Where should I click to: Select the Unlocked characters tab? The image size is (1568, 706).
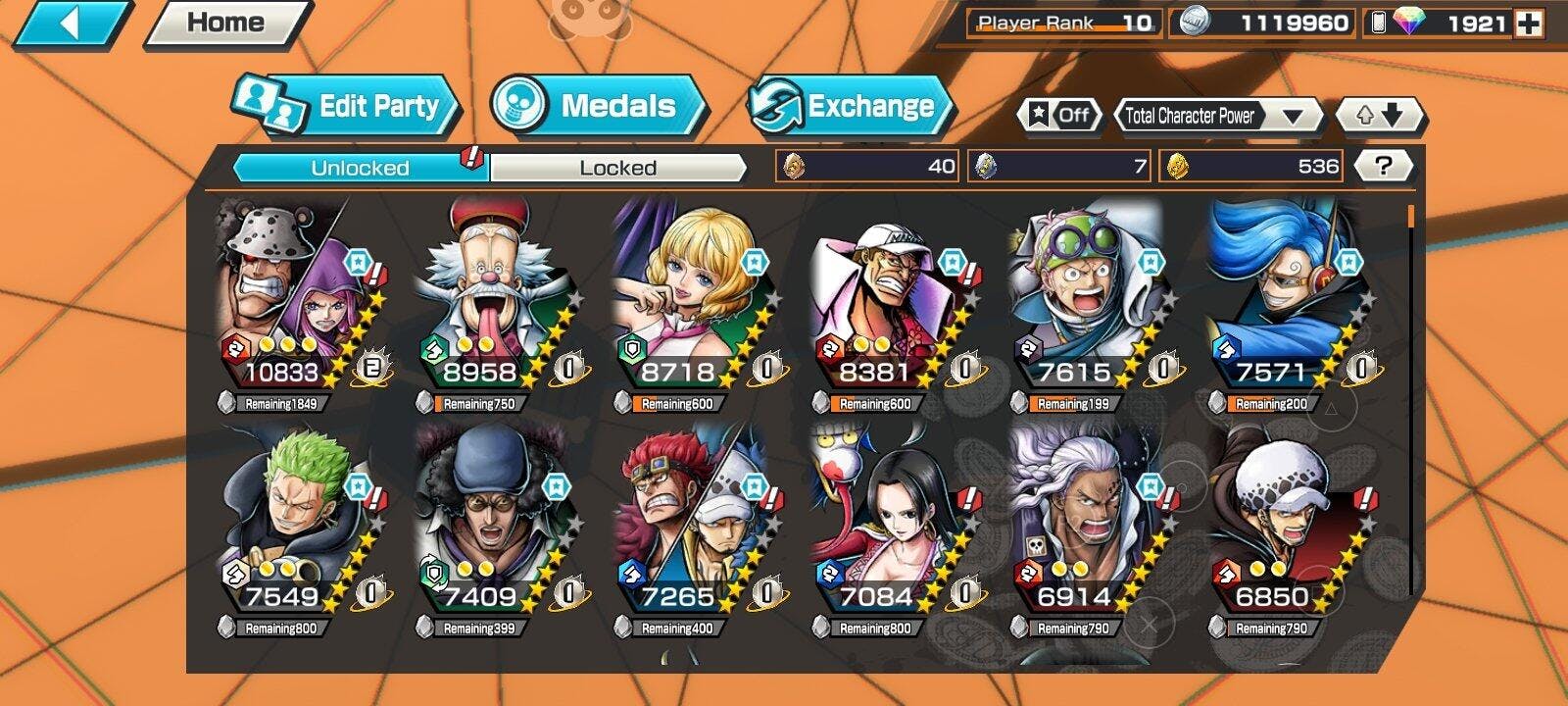[x=360, y=168]
